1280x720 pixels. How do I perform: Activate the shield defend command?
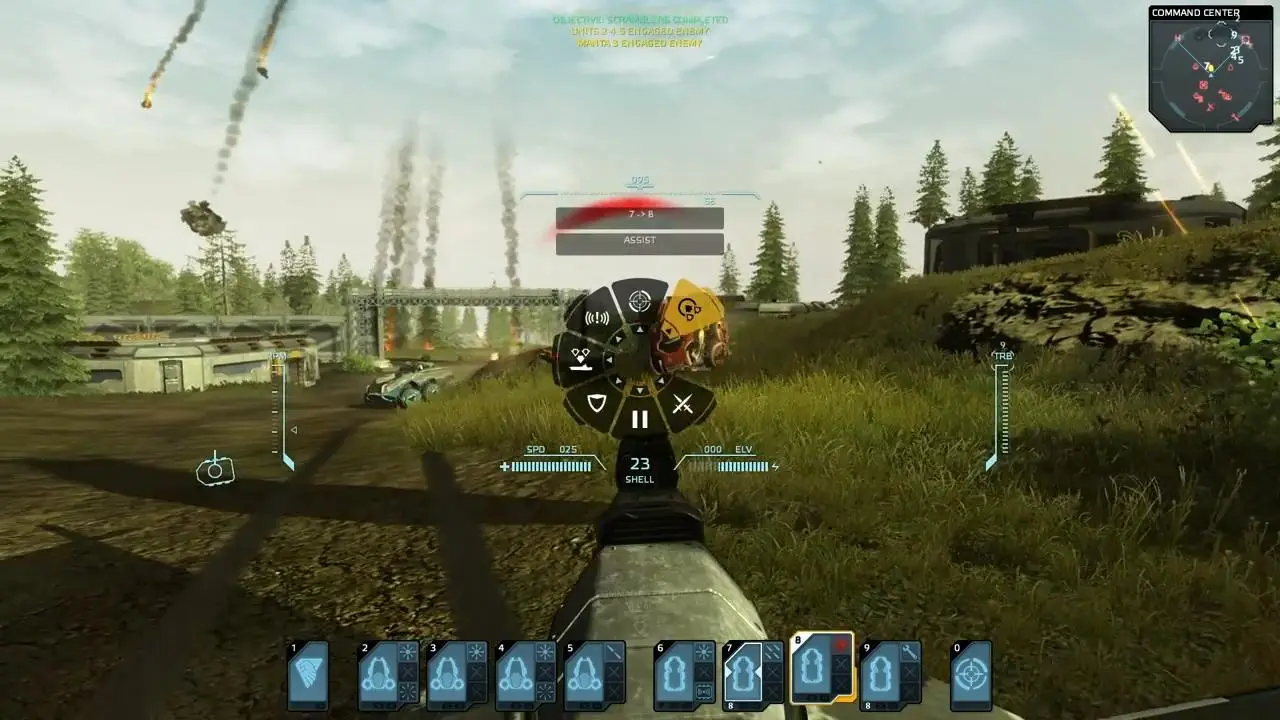coord(597,404)
